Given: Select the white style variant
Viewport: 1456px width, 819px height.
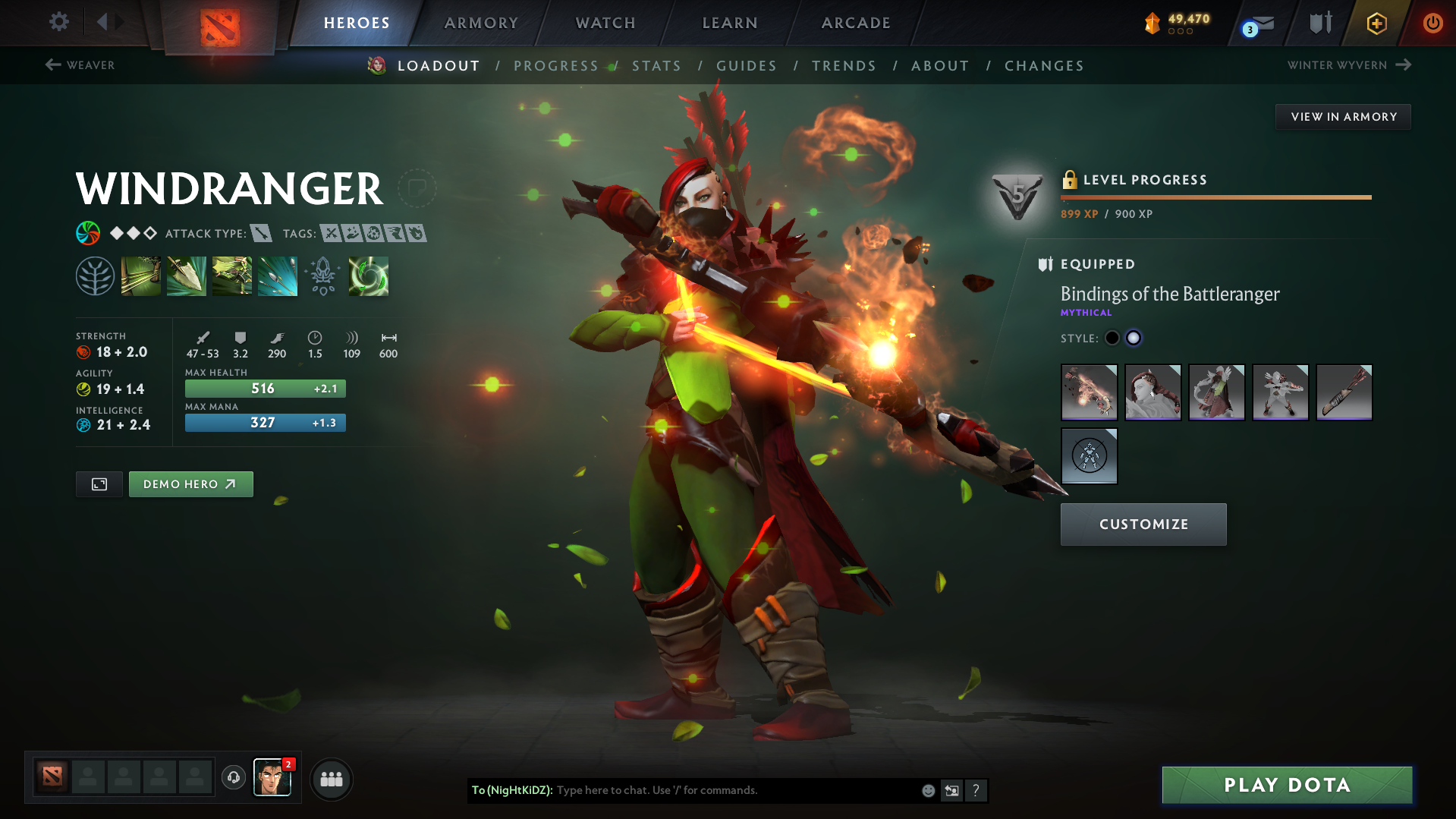Looking at the screenshot, I should pyautogui.click(x=1133, y=338).
